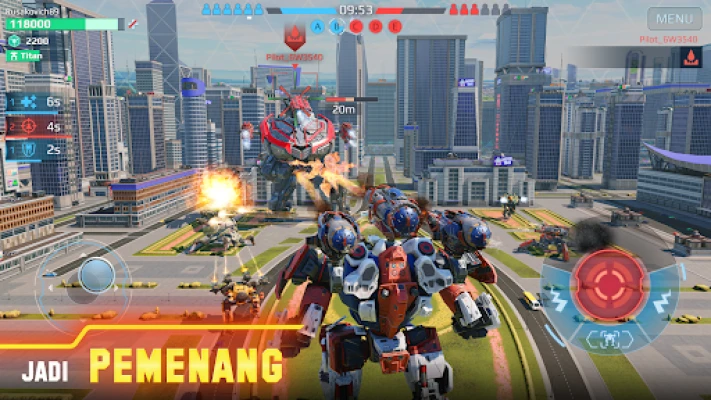Tap capture point E beacon indicator
The image size is (711, 400).
click(395, 26)
